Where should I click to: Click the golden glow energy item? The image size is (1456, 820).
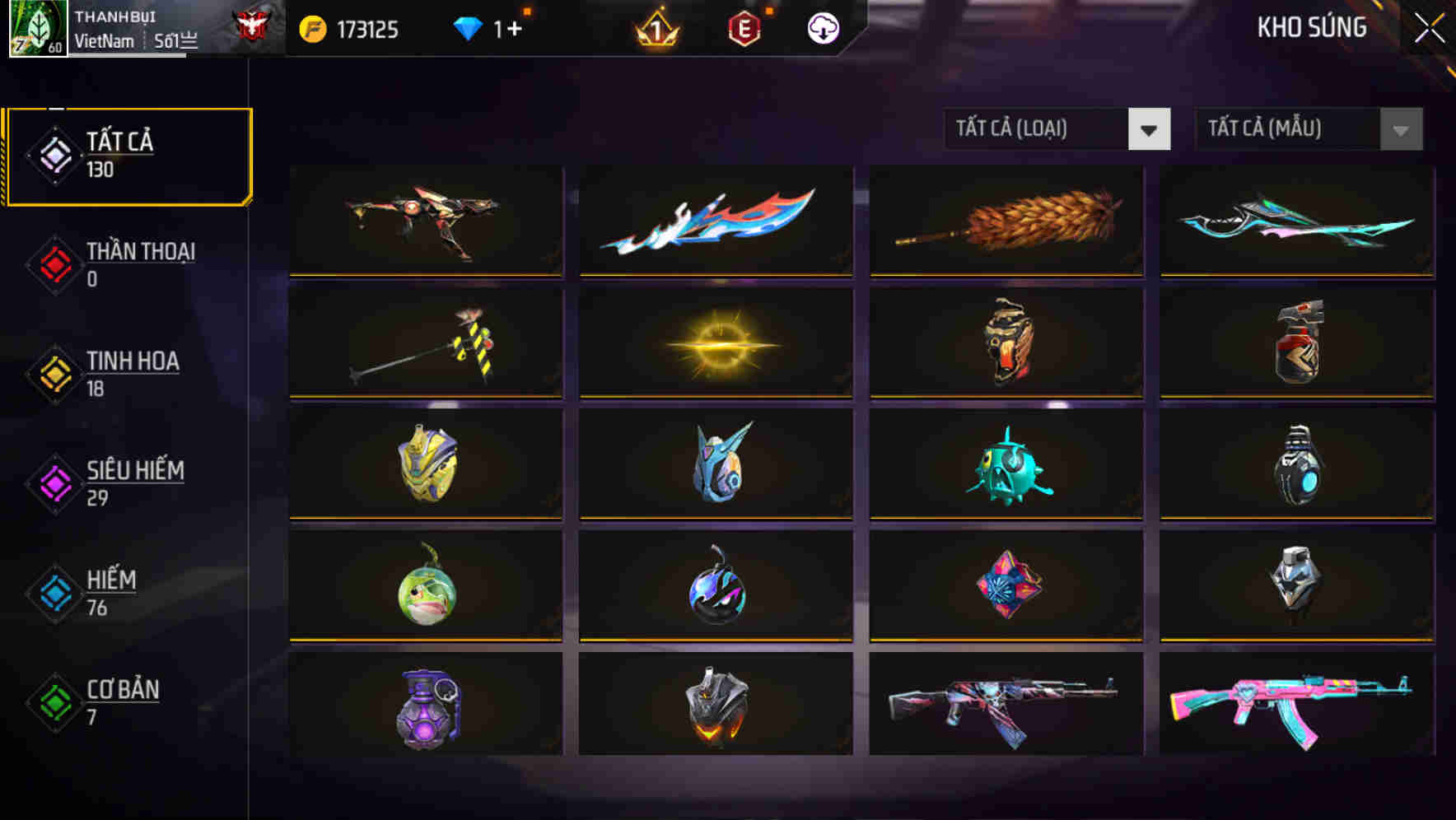point(715,342)
